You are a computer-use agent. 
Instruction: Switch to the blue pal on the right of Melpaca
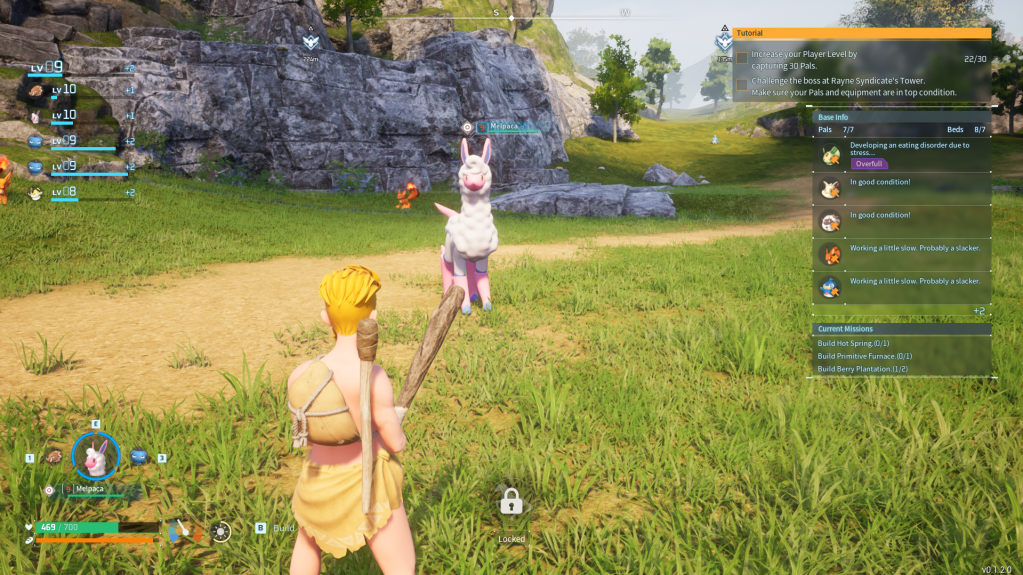139,457
